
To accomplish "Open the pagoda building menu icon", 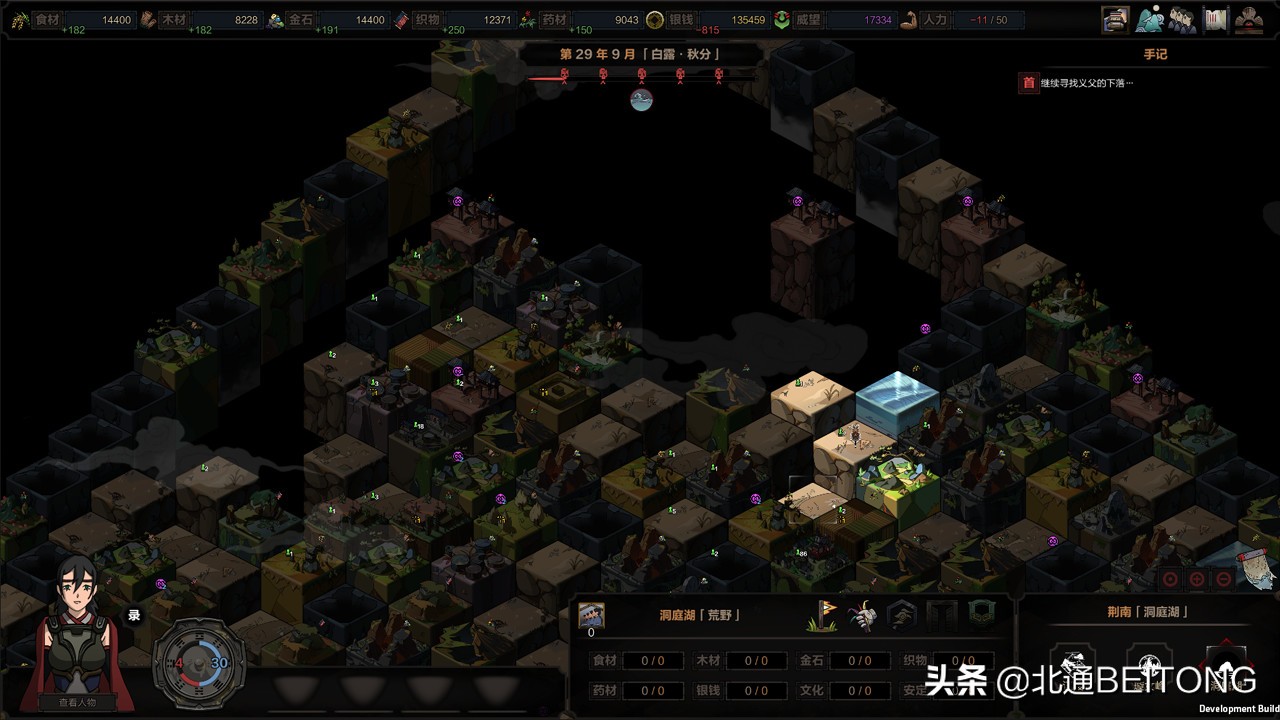I will [1116, 19].
